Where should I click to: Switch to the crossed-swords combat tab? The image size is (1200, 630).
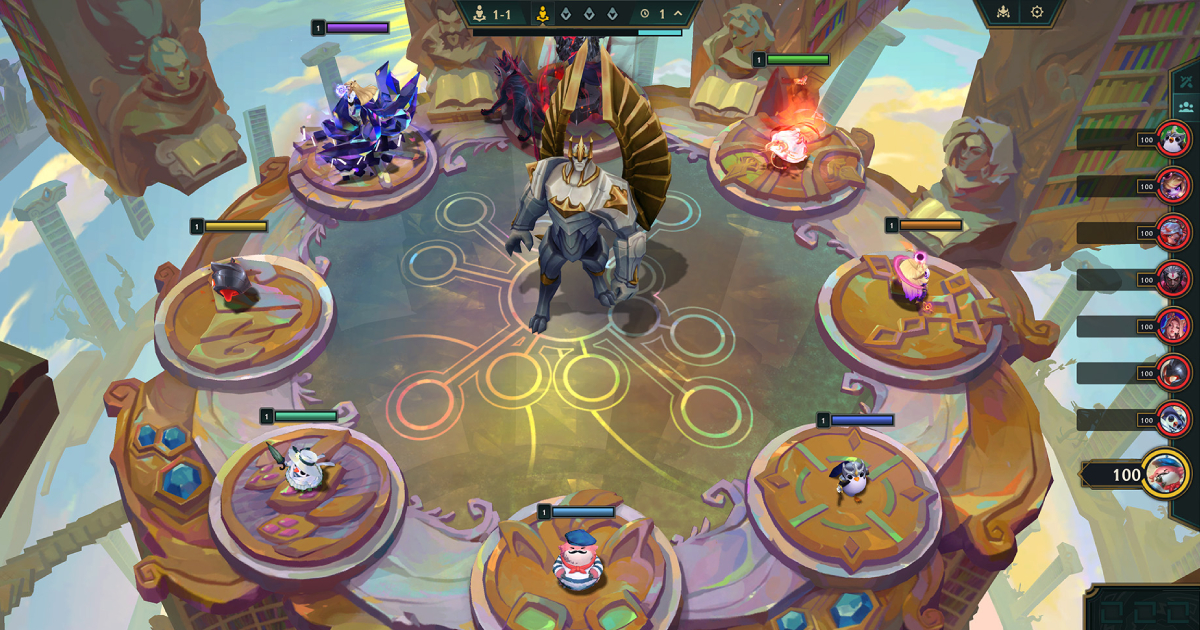(1187, 80)
